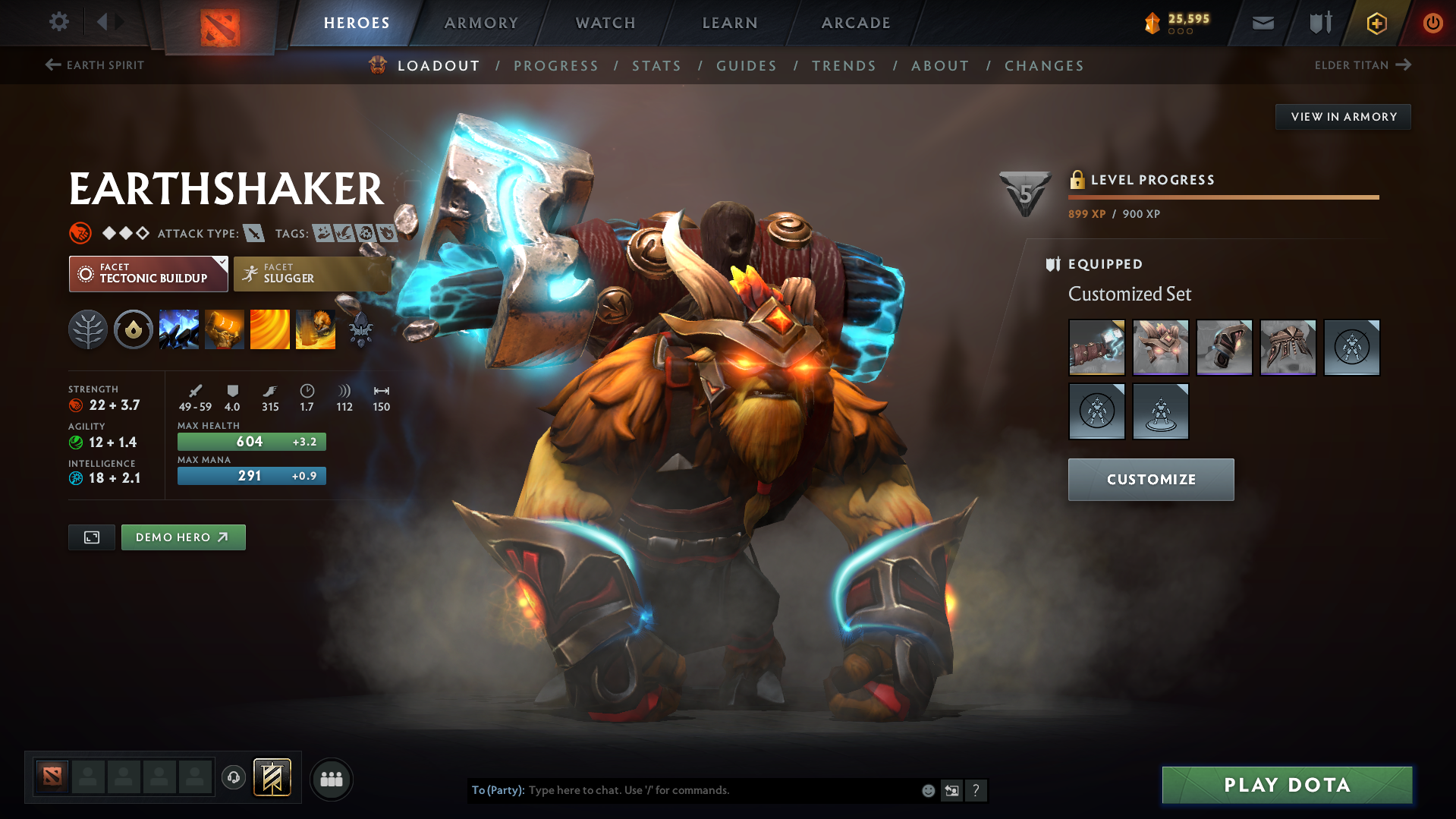Select the Fissure ability icon
Screen dimensions: 1456x819
(x=179, y=329)
